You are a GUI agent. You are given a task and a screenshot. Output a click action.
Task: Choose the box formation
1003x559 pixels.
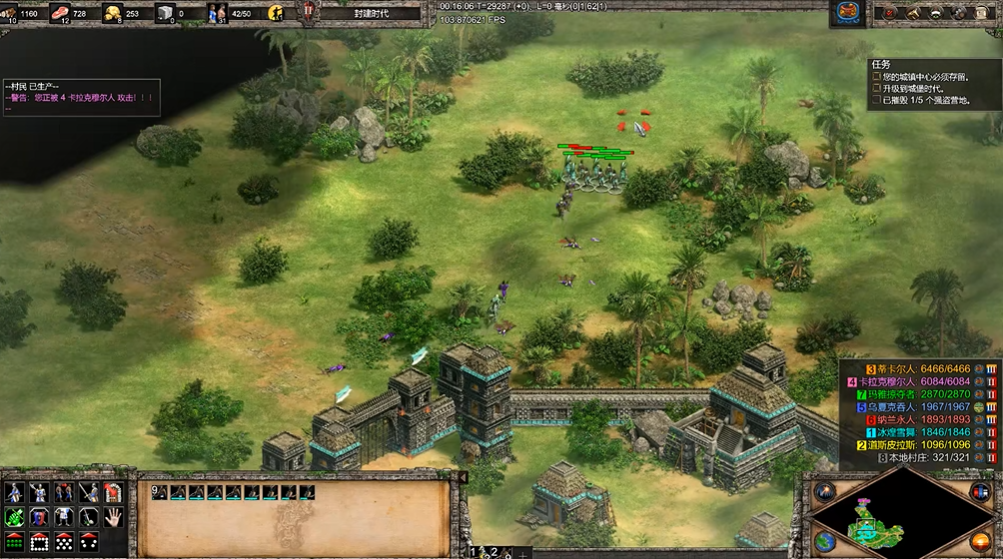pos(40,542)
